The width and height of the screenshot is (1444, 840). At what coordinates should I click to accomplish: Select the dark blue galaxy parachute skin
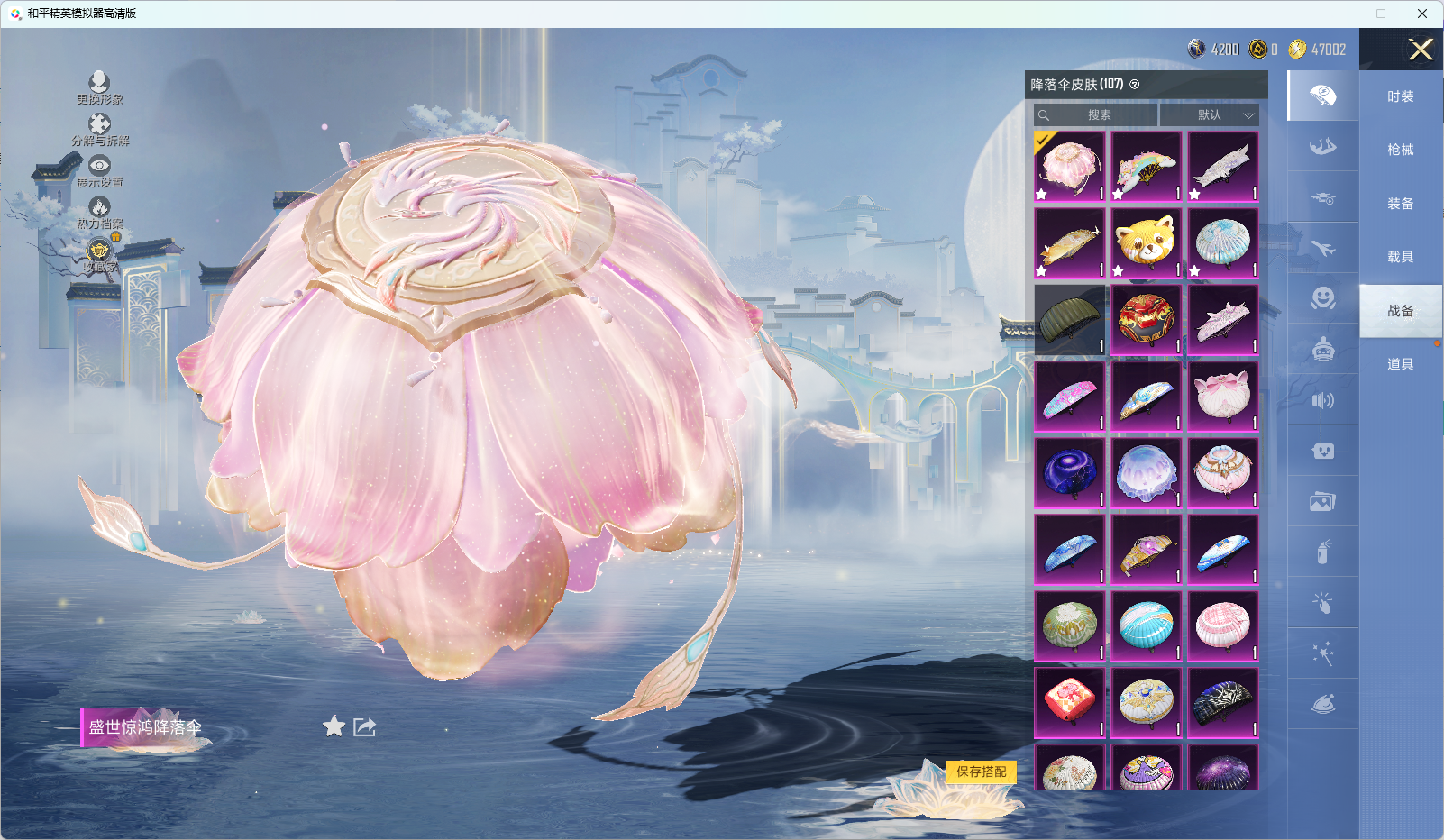1069,473
